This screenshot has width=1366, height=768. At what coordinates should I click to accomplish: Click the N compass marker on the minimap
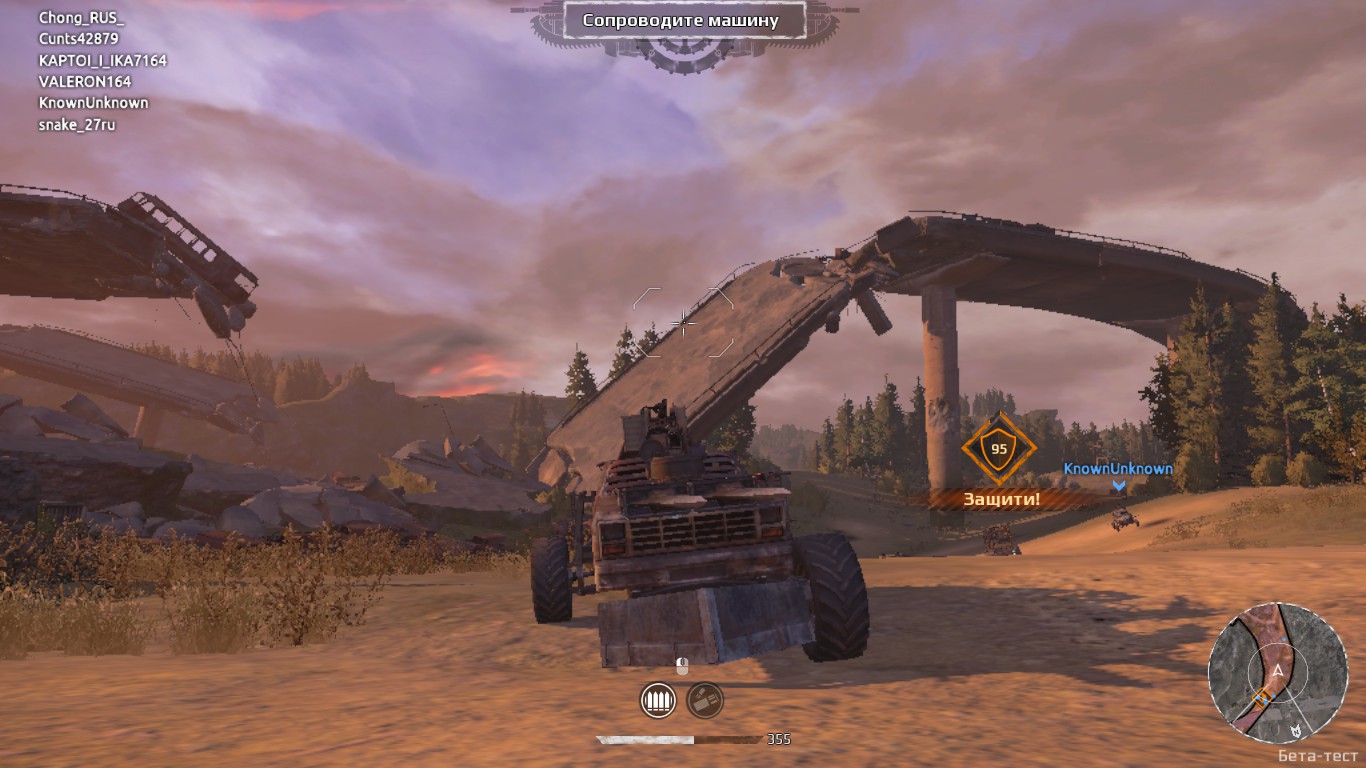pos(1296,730)
